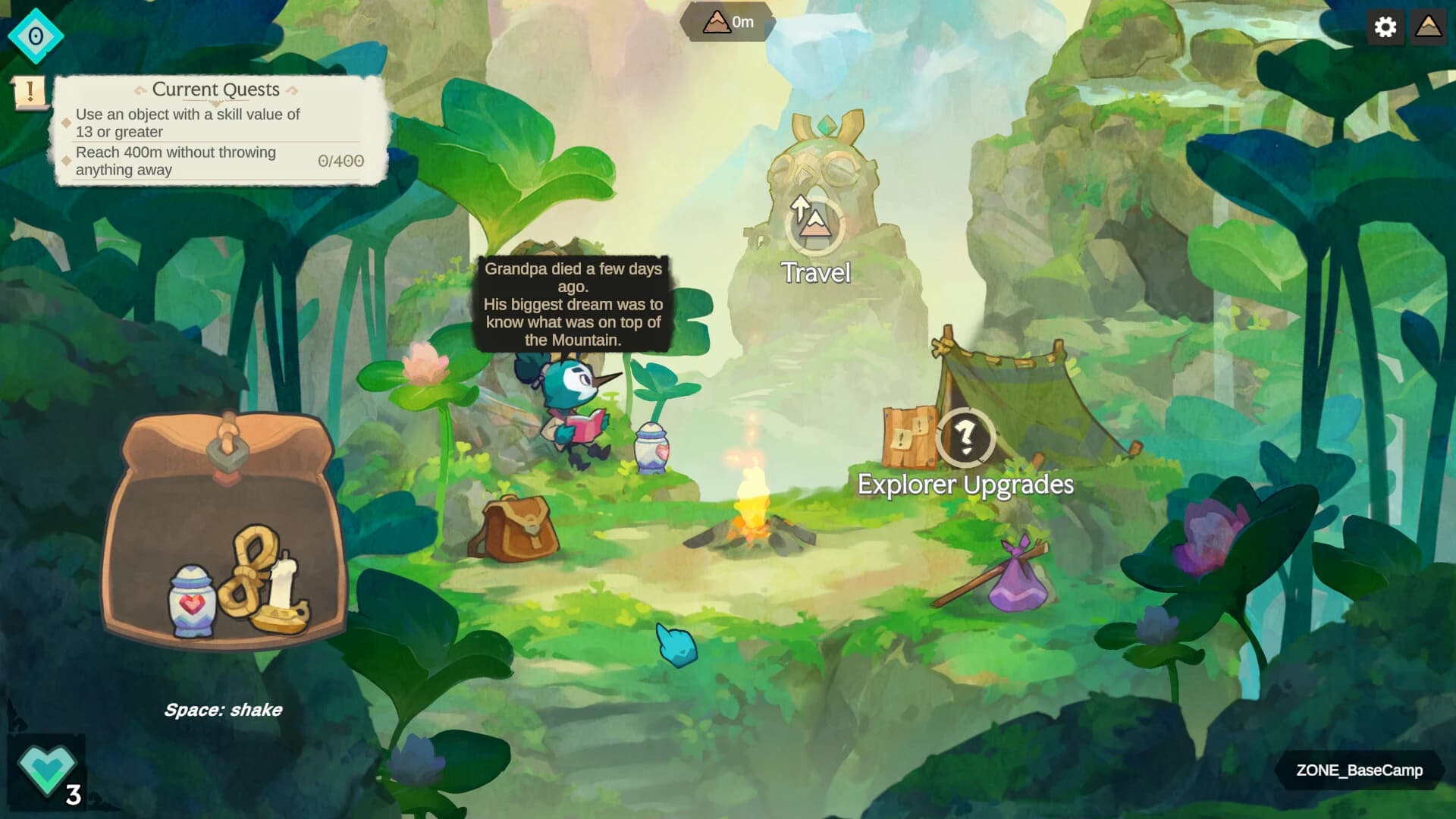Open the settings gear menu
The height and width of the screenshot is (819, 1456).
coord(1386,27)
